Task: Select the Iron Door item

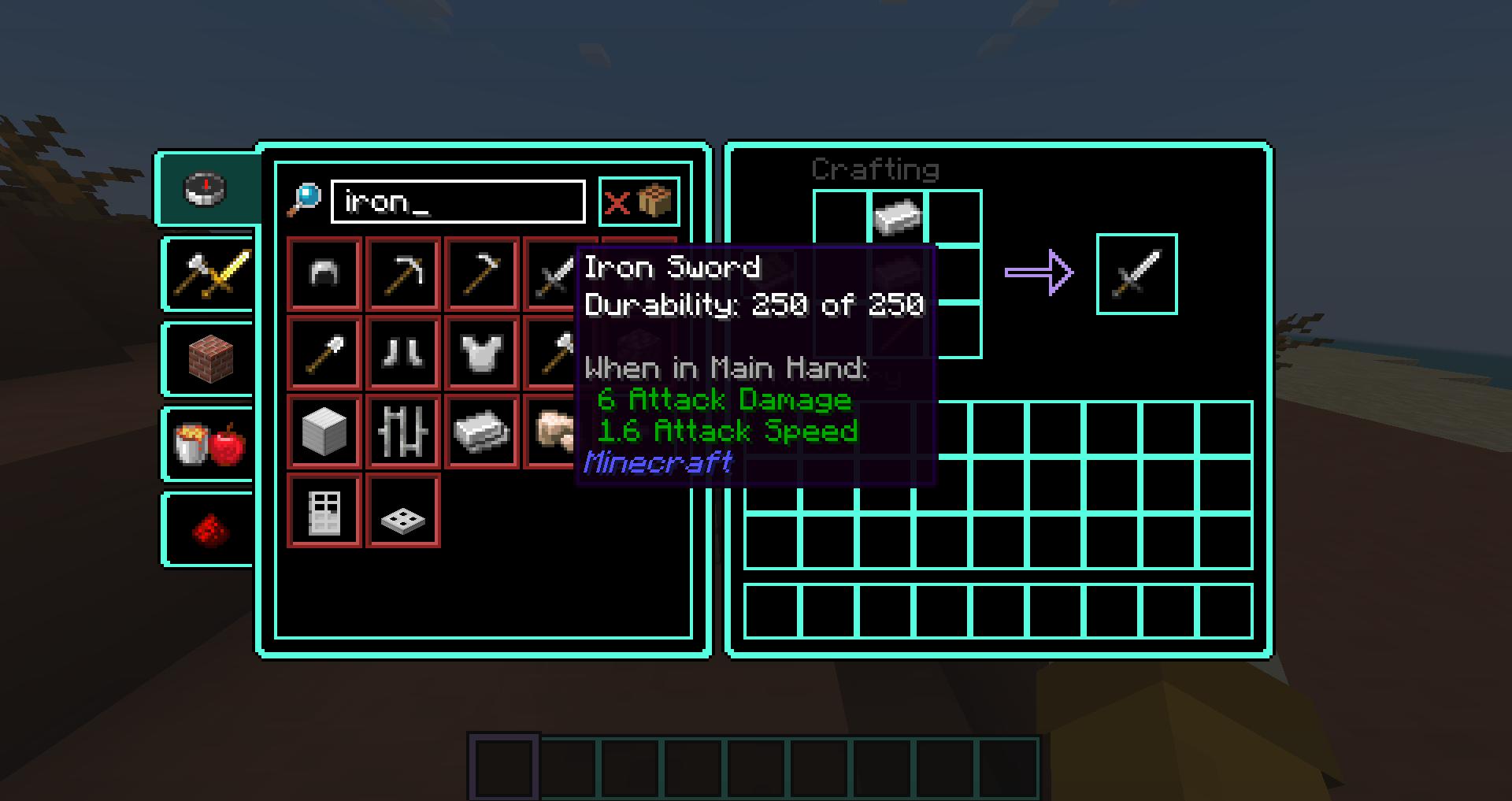Action: [x=324, y=510]
